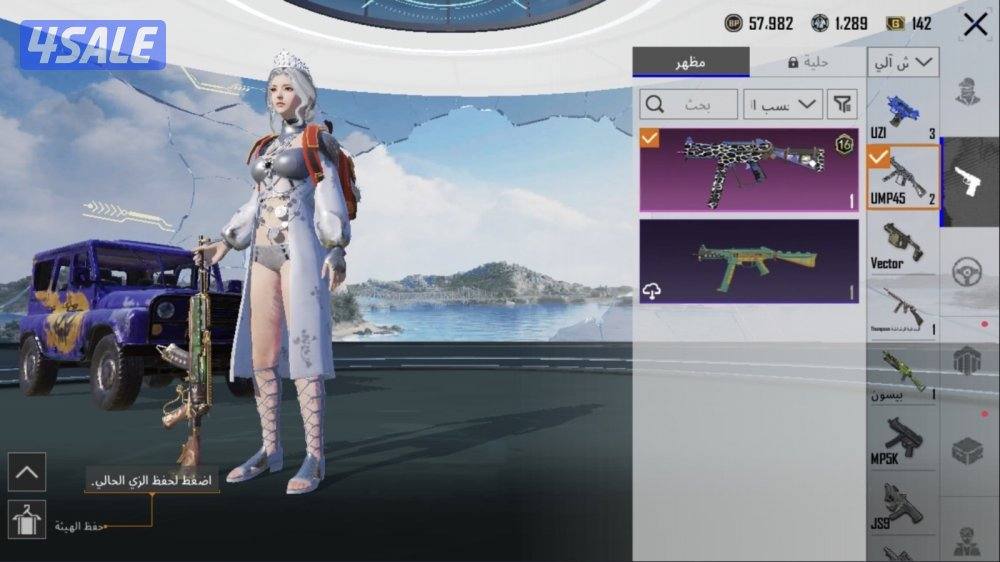
Task: Select the leopard-pattern UMP45 skin
Action: (x=749, y=169)
